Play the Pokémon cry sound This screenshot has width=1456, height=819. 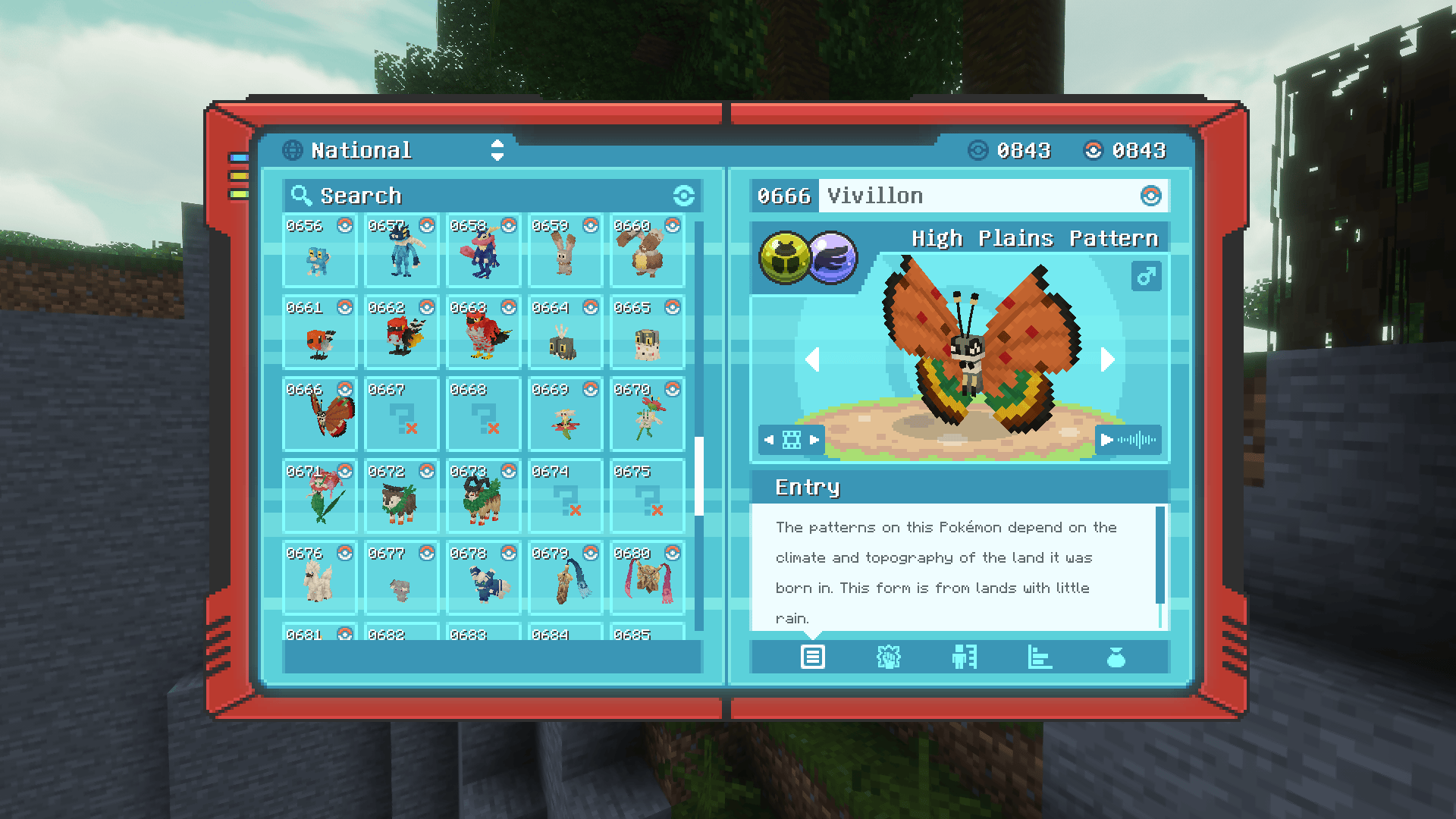pyautogui.click(x=1128, y=440)
